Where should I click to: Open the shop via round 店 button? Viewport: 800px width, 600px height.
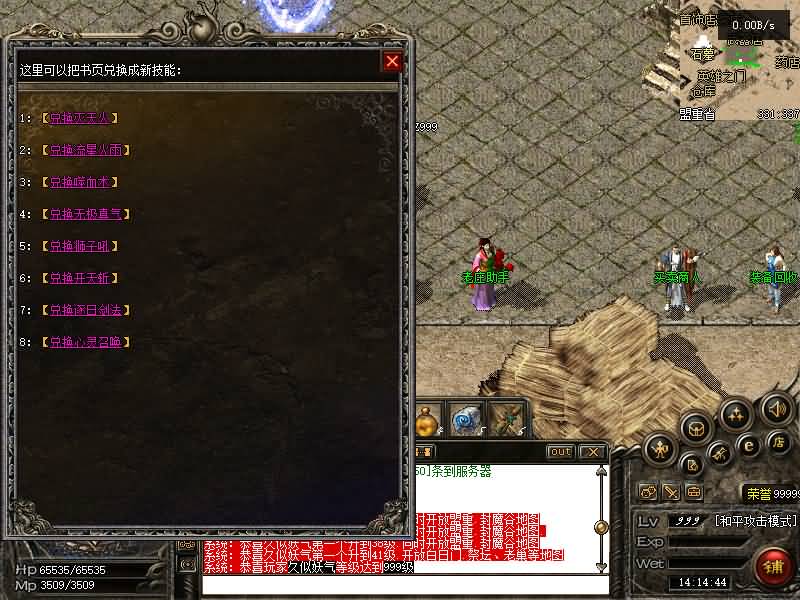point(779,442)
